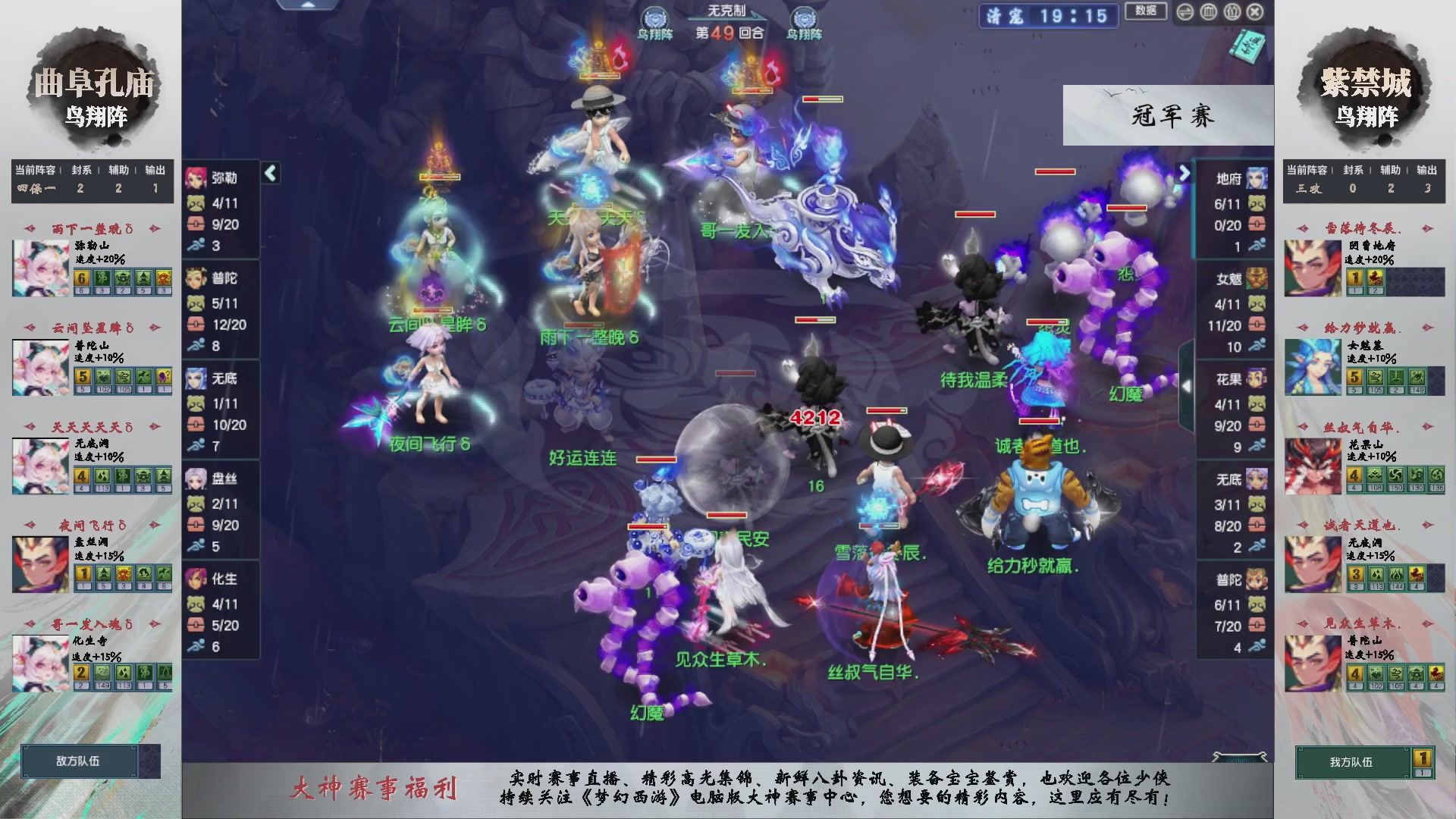Open the 数据 statistics menu

point(1146,12)
